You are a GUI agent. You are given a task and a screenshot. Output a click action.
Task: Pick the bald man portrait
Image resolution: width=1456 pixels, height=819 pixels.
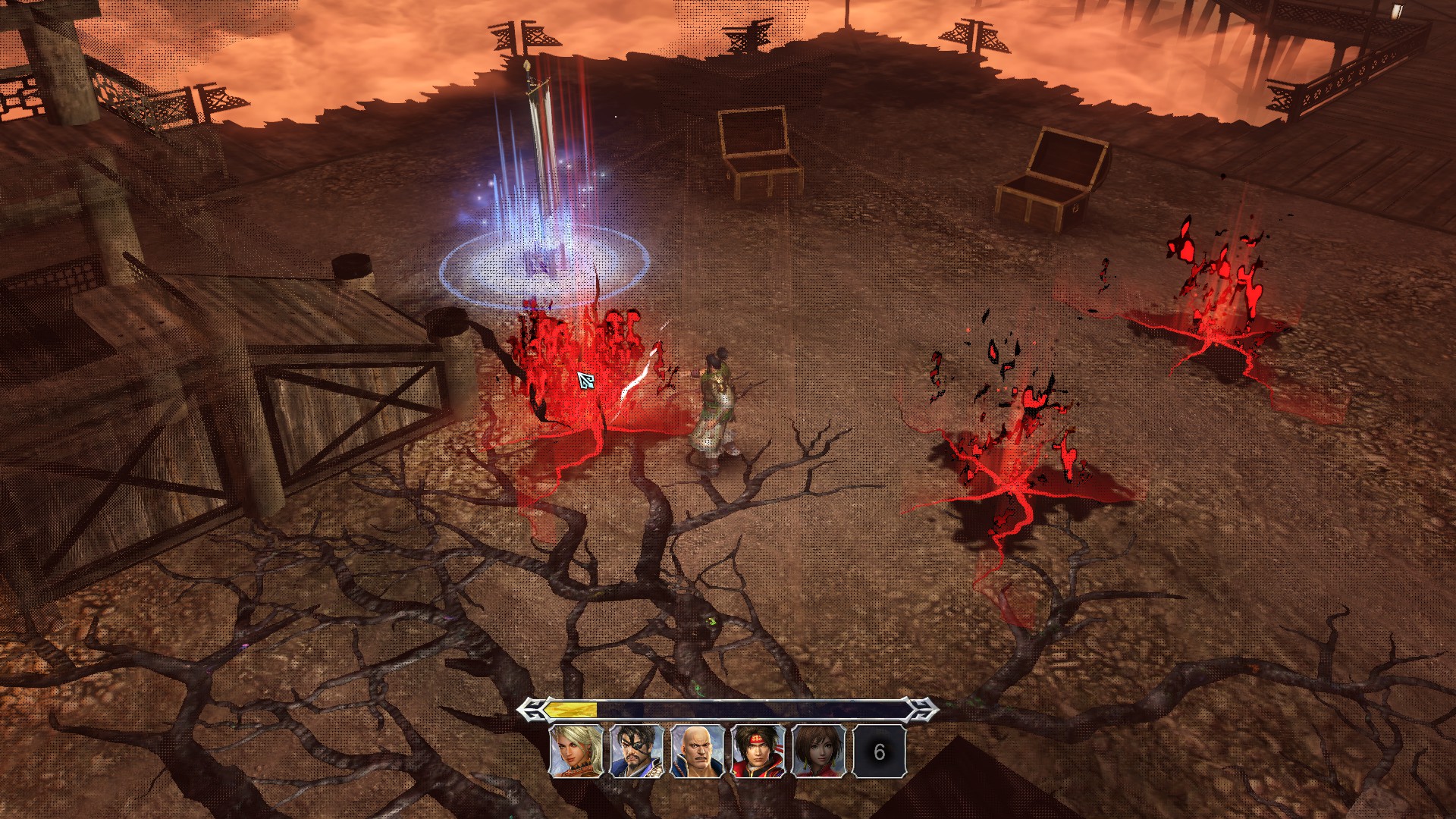click(x=698, y=752)
